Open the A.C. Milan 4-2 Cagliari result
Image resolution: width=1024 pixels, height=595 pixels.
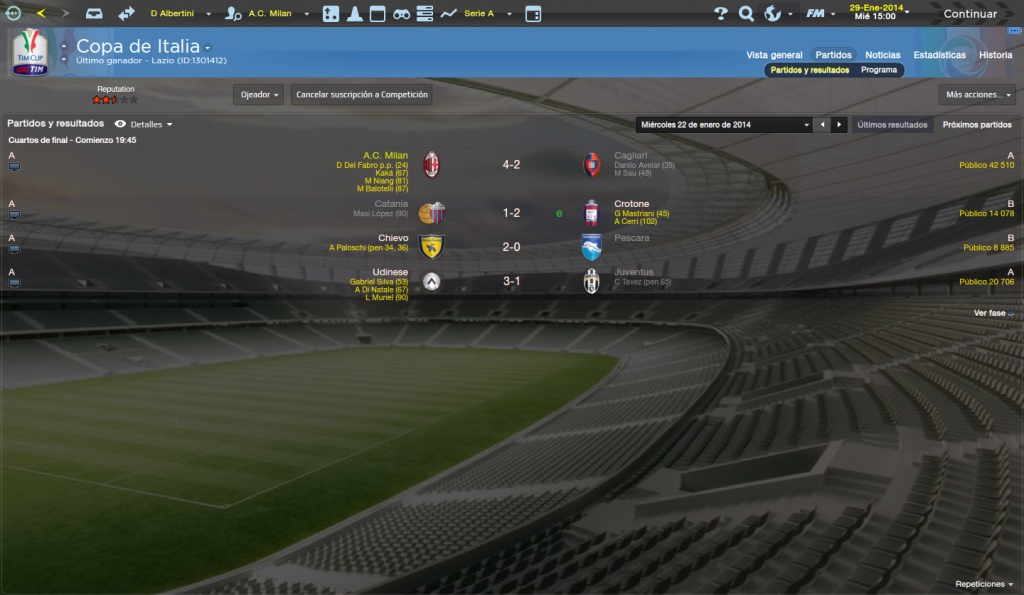point(511,164)
